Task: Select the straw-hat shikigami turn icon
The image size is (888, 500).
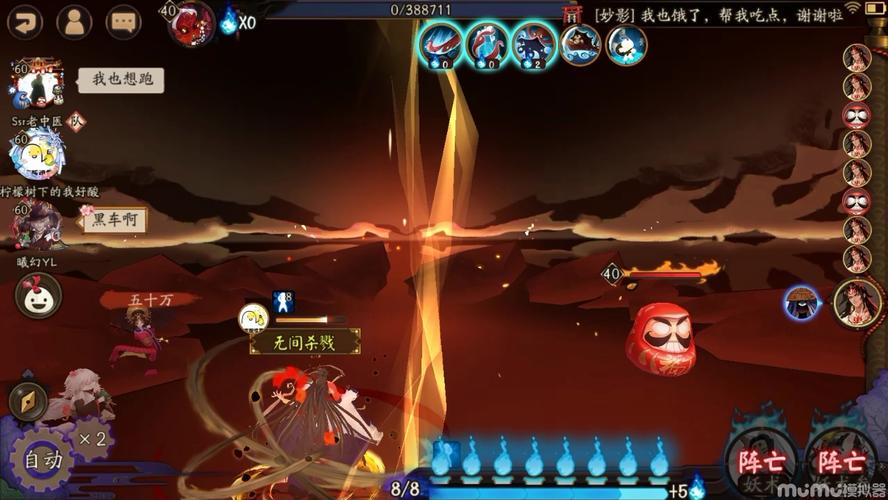Action: point(801,303)
